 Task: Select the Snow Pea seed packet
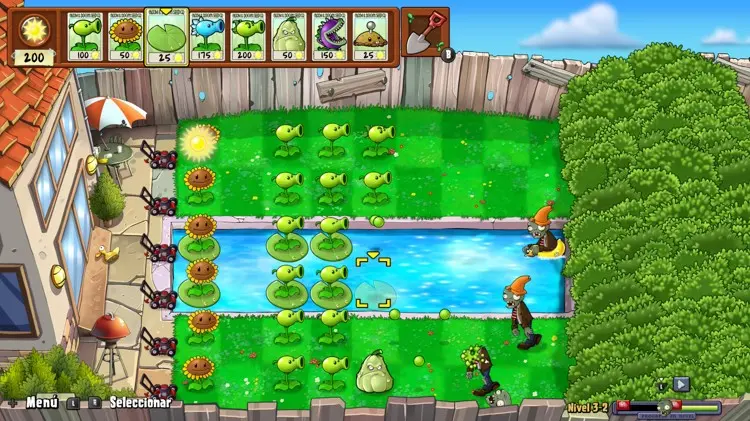point(207,37)
